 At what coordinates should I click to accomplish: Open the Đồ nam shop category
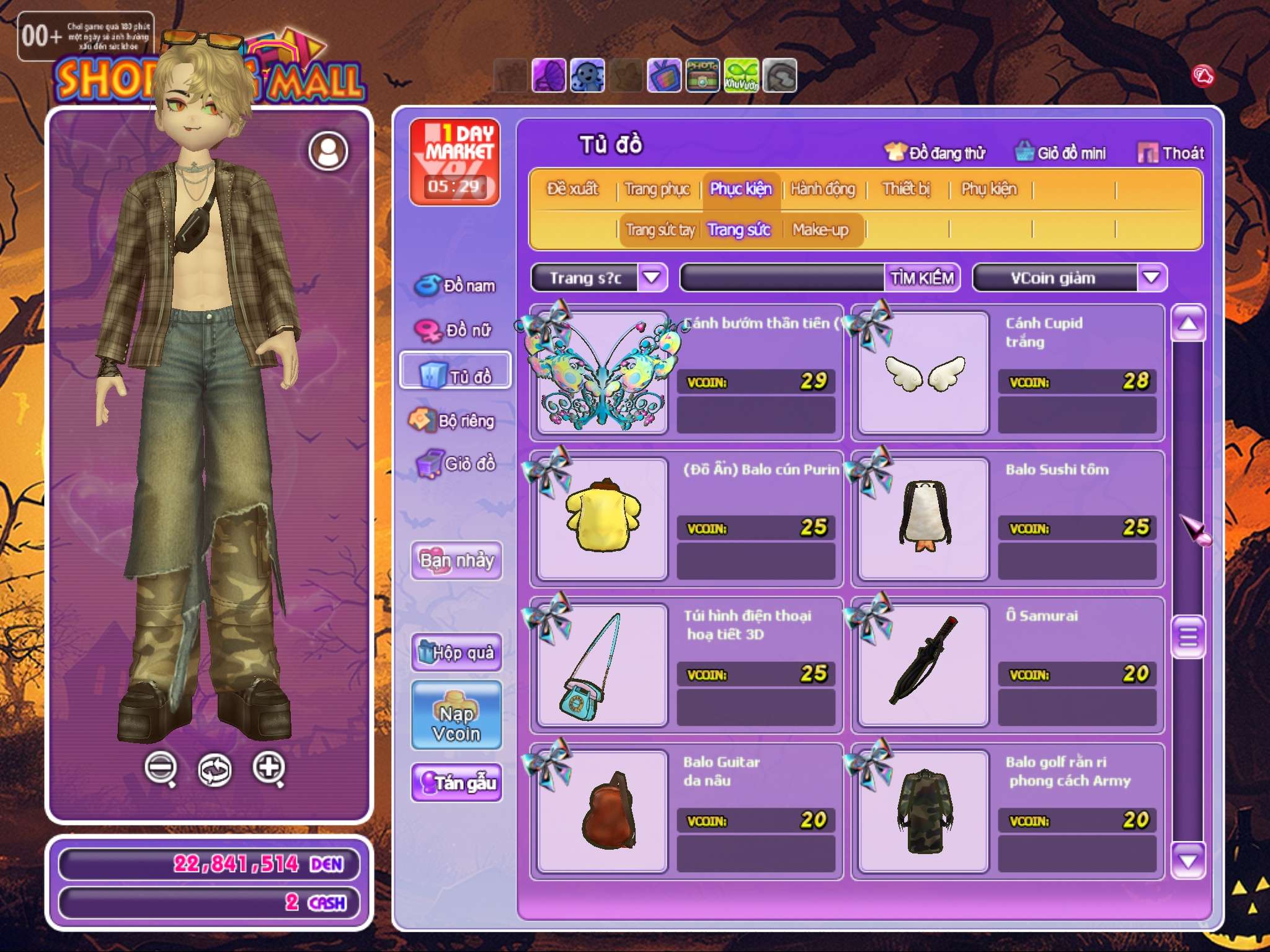(x=456, y=286)
